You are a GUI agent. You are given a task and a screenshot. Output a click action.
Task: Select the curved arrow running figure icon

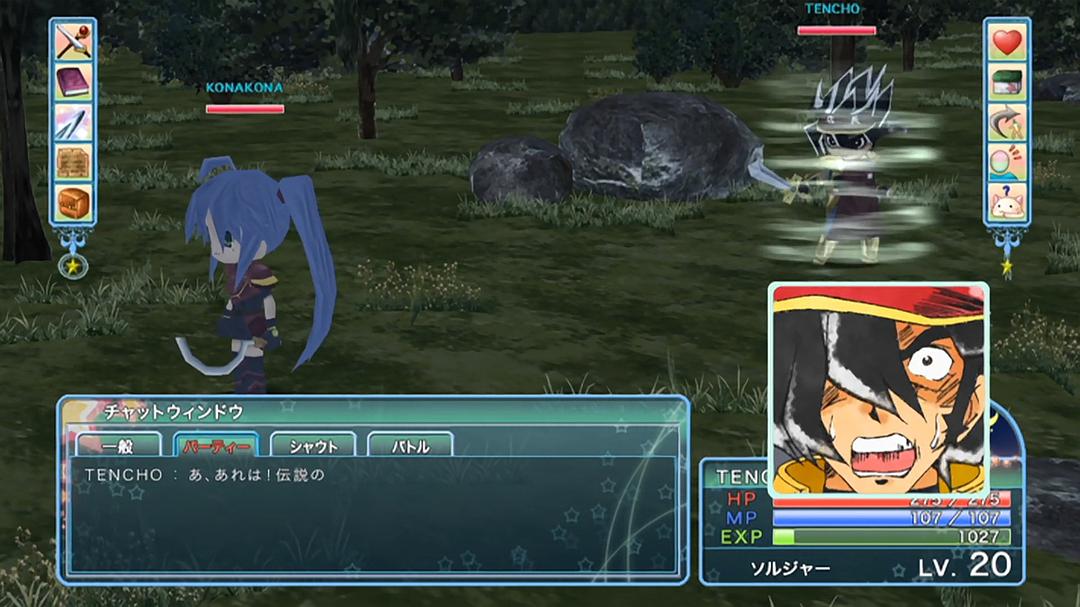pos(1008,122)
